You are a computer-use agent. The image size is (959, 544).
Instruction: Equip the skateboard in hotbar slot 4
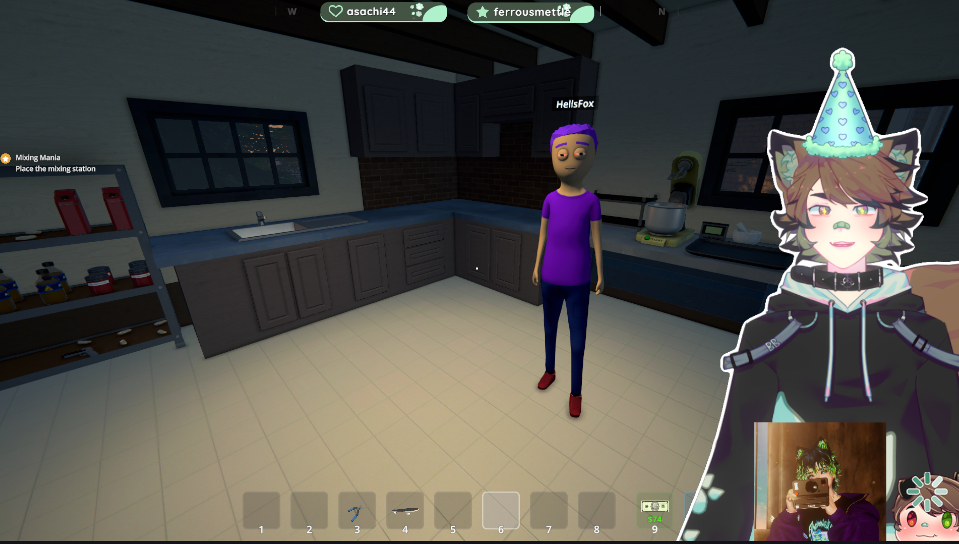point(405,510)
